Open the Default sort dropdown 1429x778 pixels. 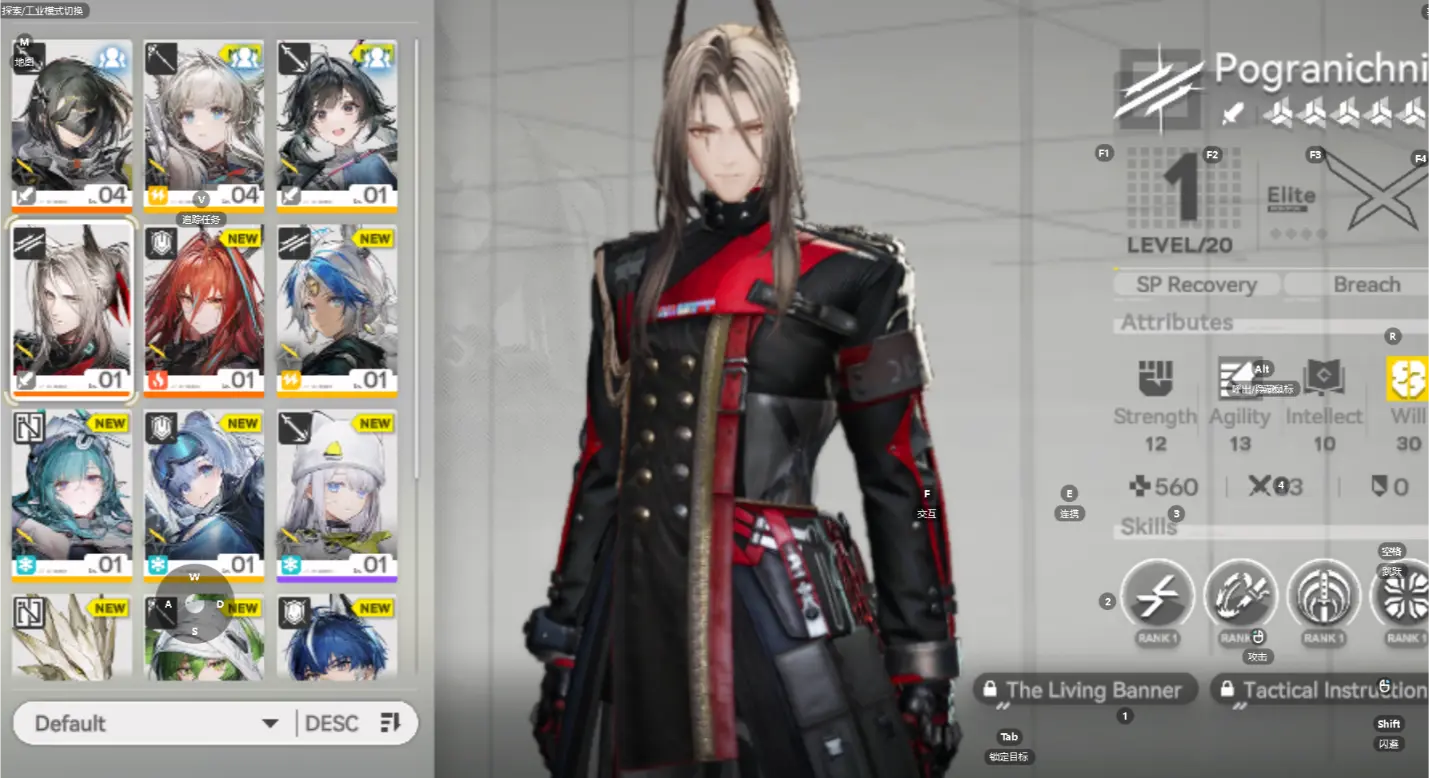point(155,723)
